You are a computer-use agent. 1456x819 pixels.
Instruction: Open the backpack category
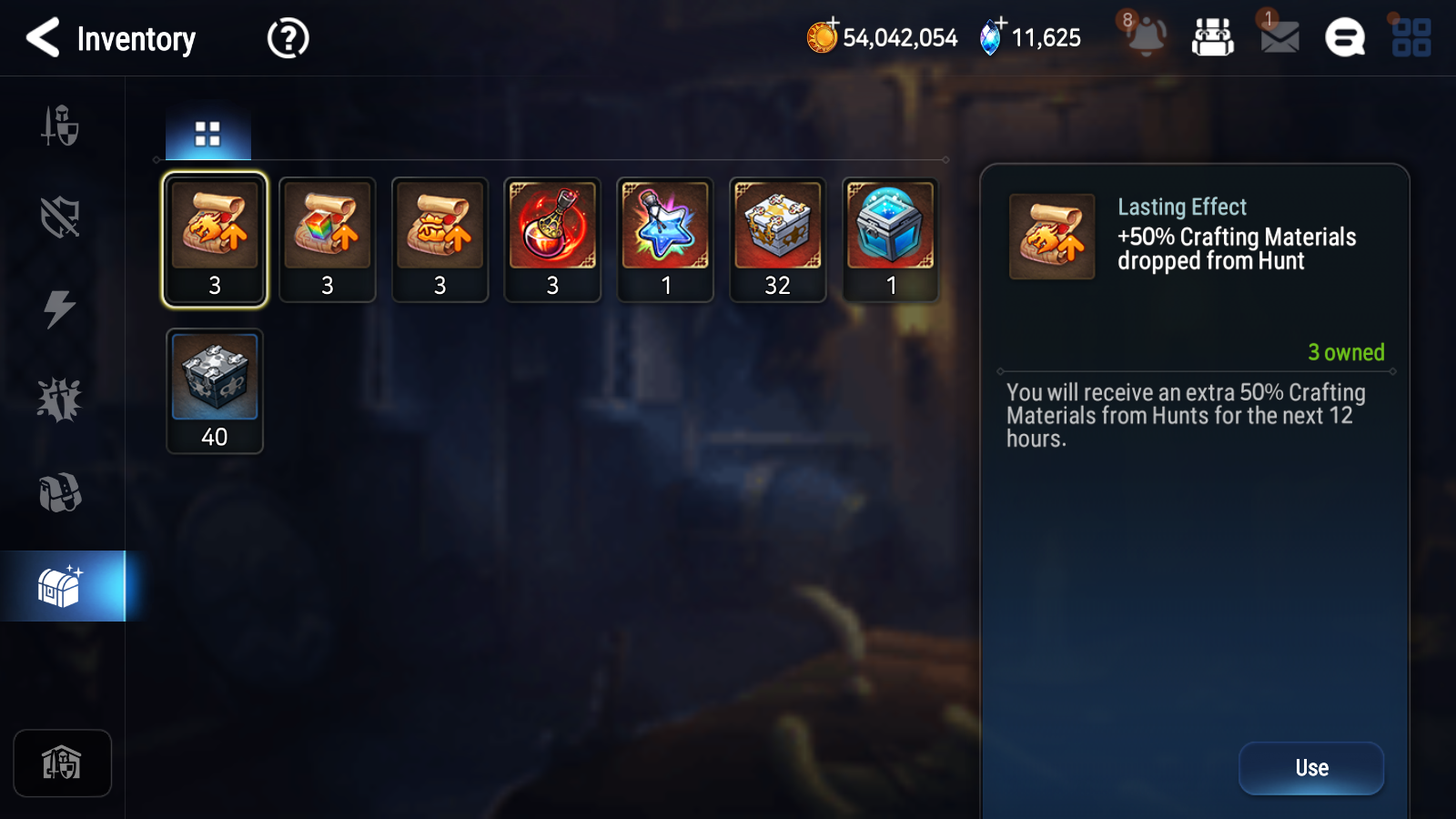coord(61,492)
